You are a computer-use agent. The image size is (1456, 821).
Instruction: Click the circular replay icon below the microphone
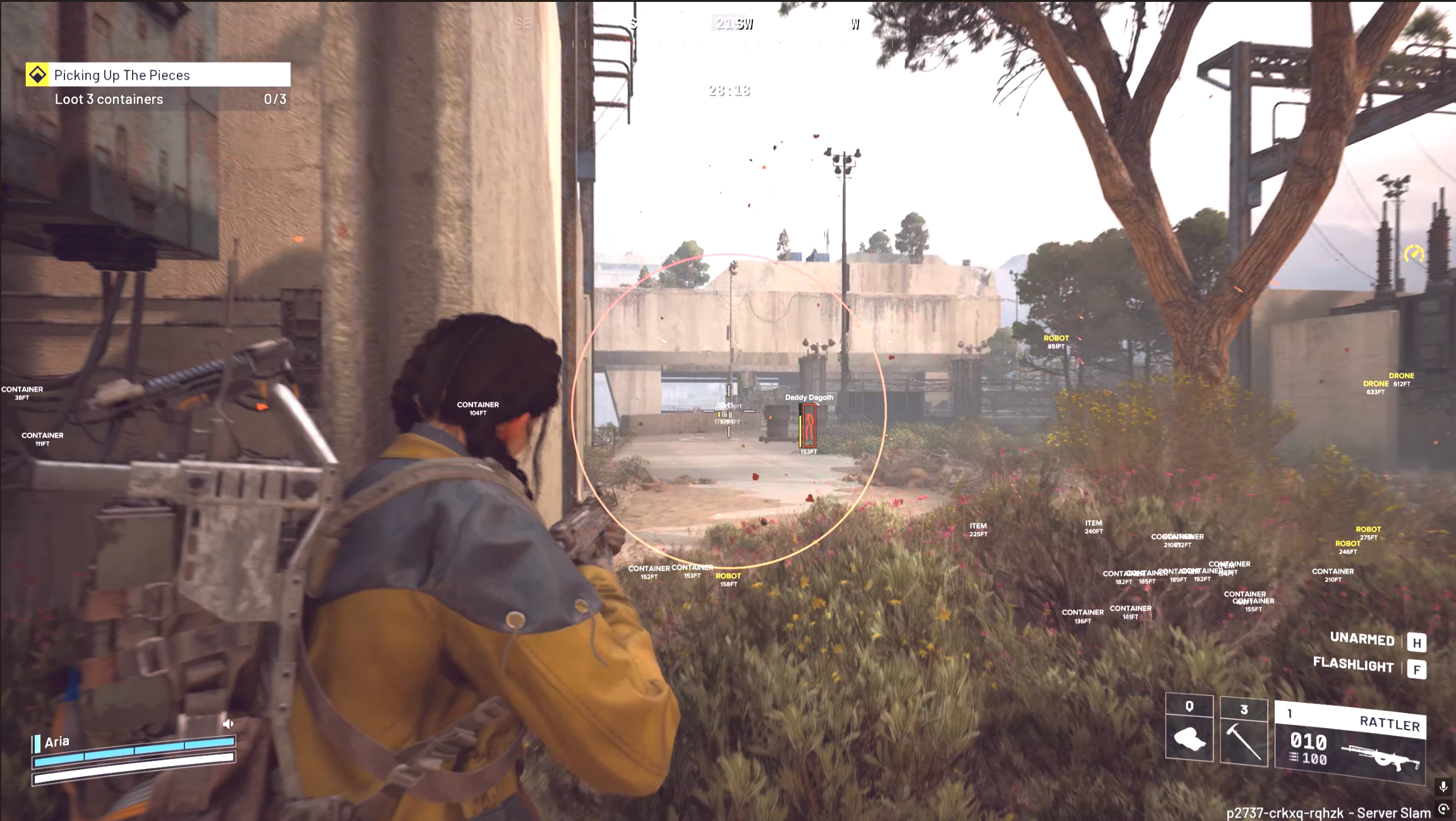1443,809
